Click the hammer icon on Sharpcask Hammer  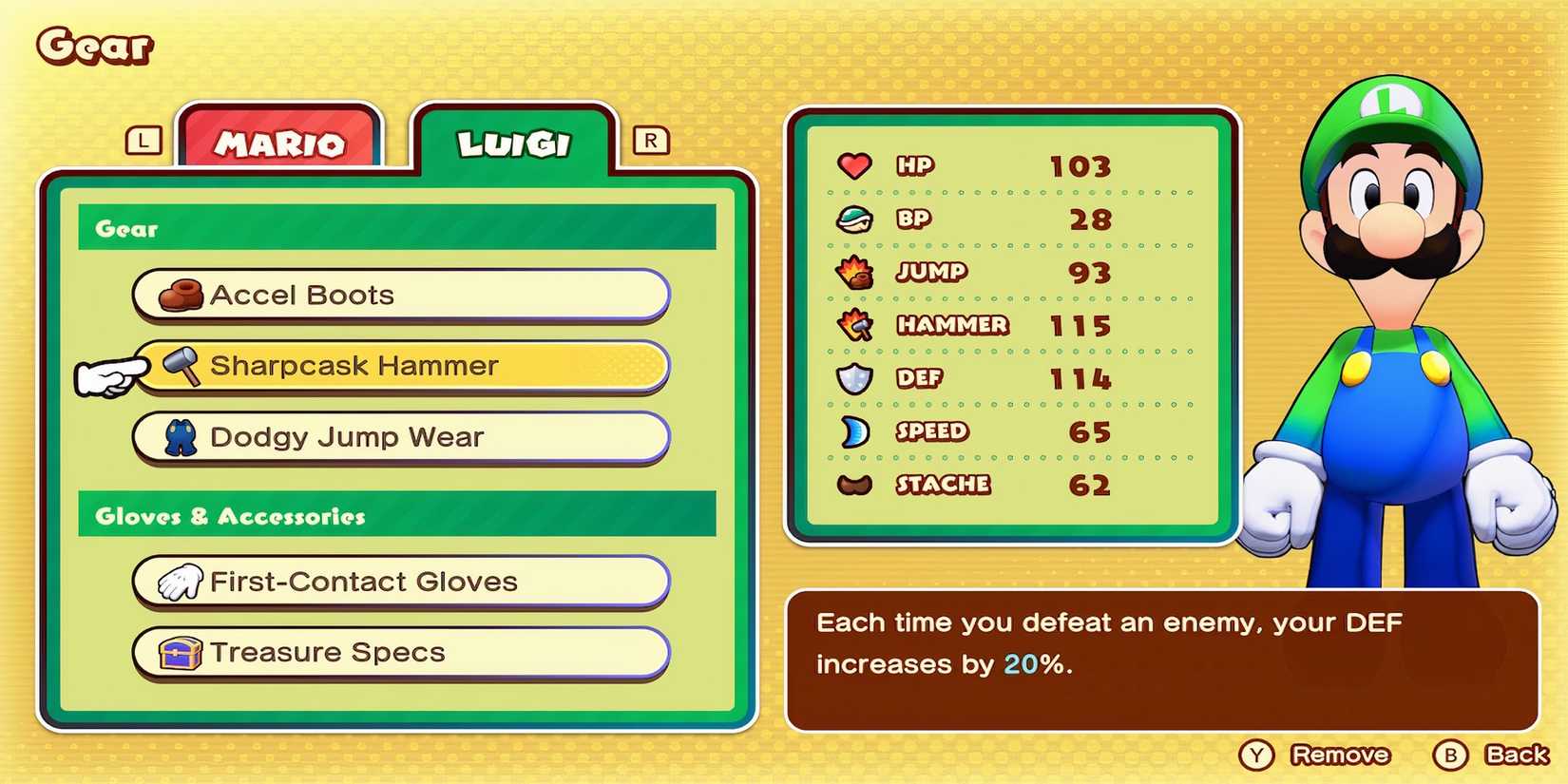point(182,366)
